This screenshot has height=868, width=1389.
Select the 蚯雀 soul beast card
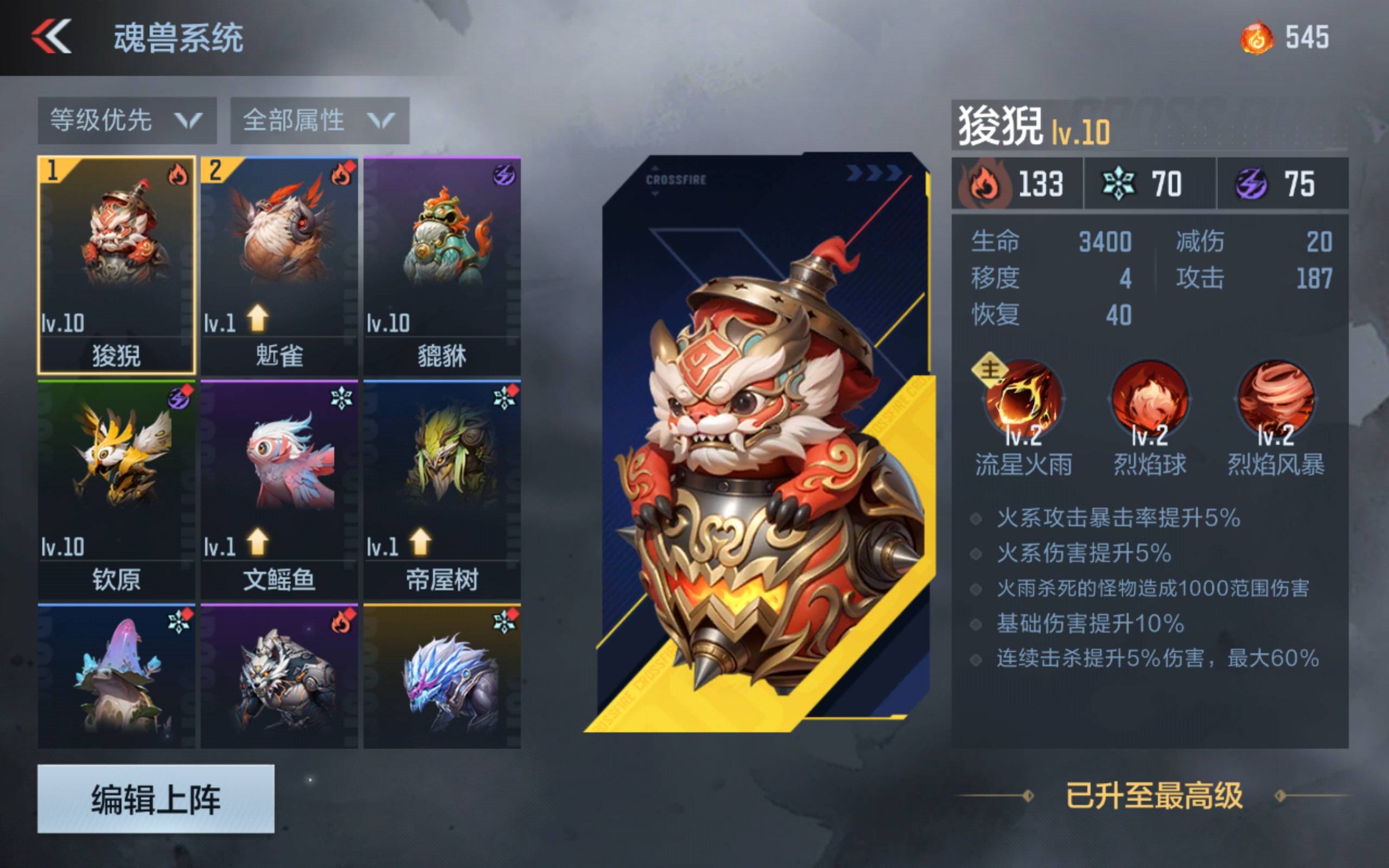(x=279, y=265)
